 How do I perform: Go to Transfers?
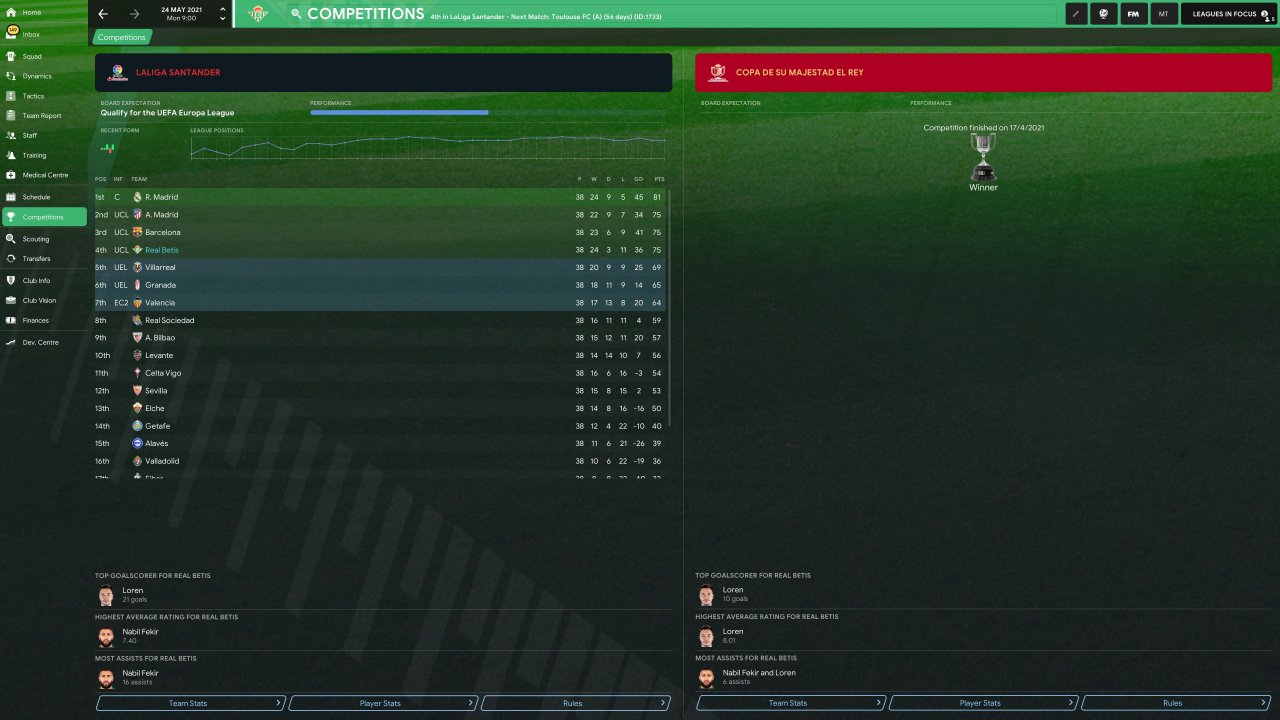pos(36,259)
